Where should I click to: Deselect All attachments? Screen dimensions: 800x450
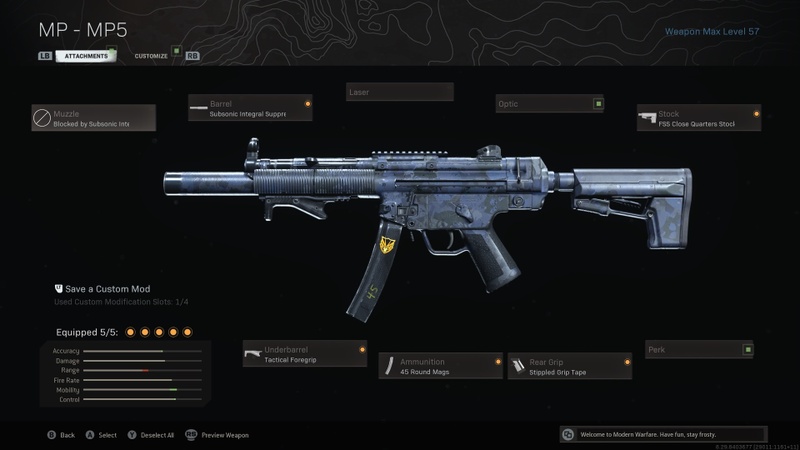coord(150,435)
